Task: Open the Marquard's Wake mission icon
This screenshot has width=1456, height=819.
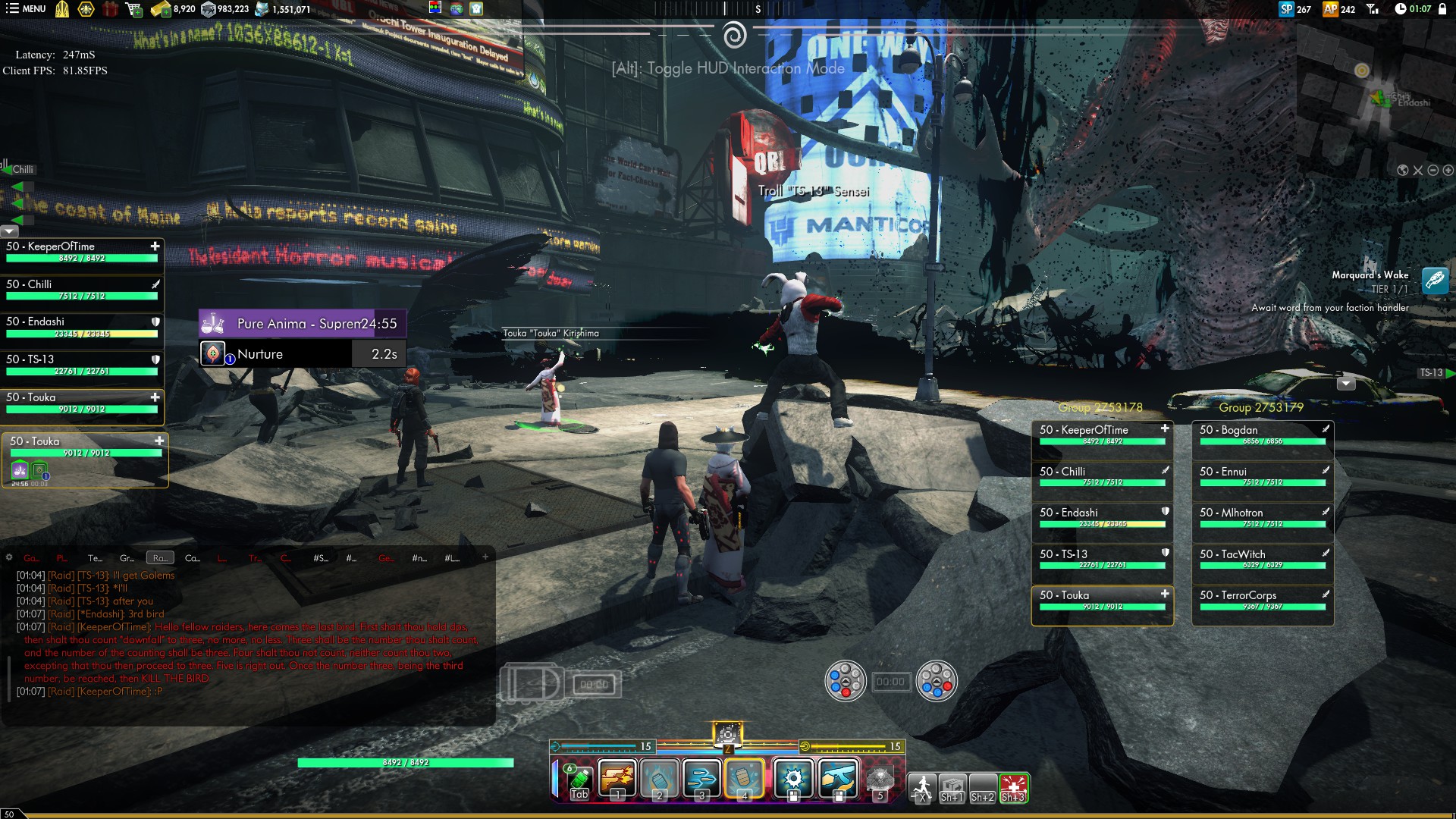Action: point(1435,281)
